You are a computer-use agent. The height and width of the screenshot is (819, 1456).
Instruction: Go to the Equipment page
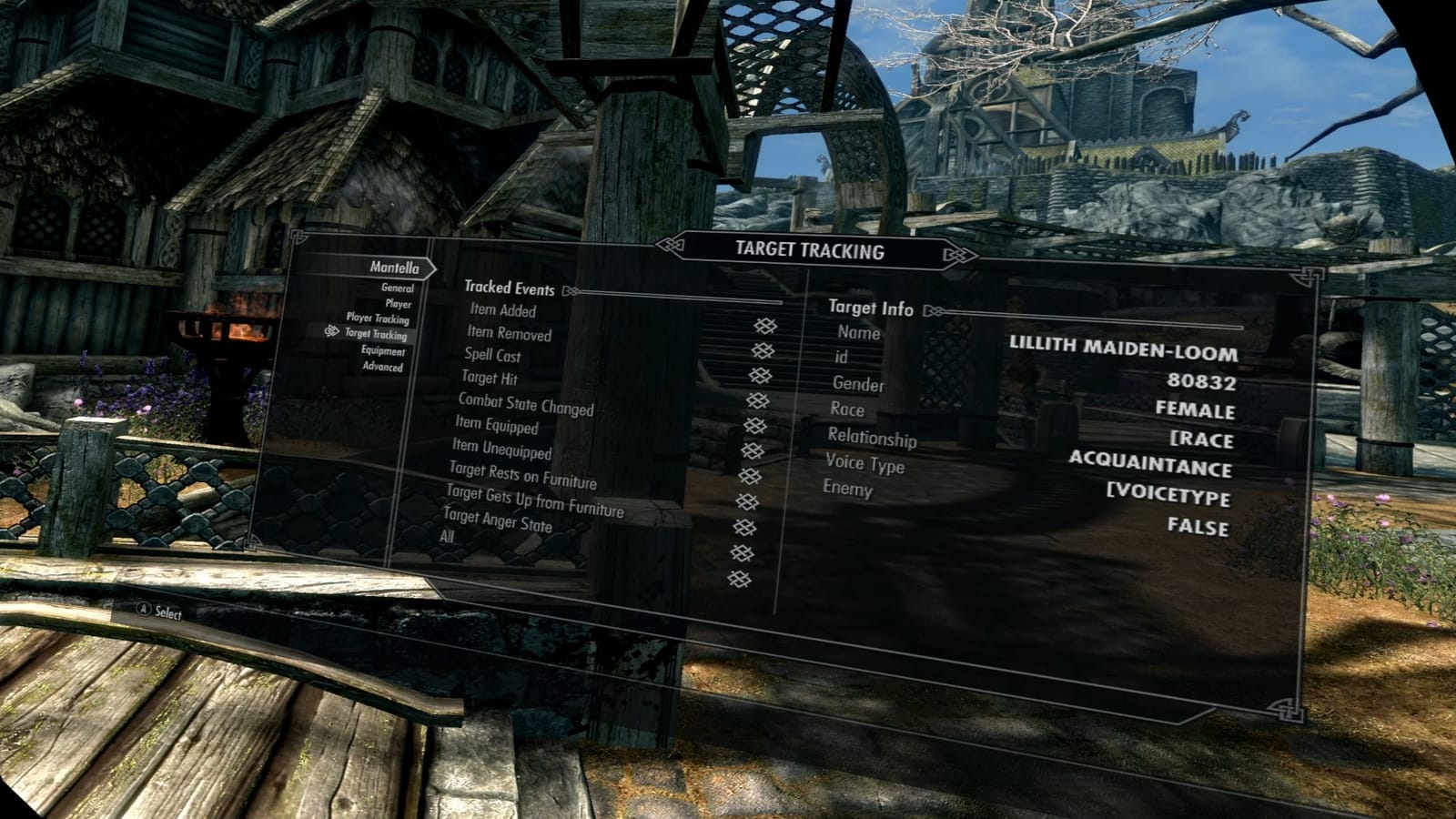pyautogui.click(x=383, y=351)
